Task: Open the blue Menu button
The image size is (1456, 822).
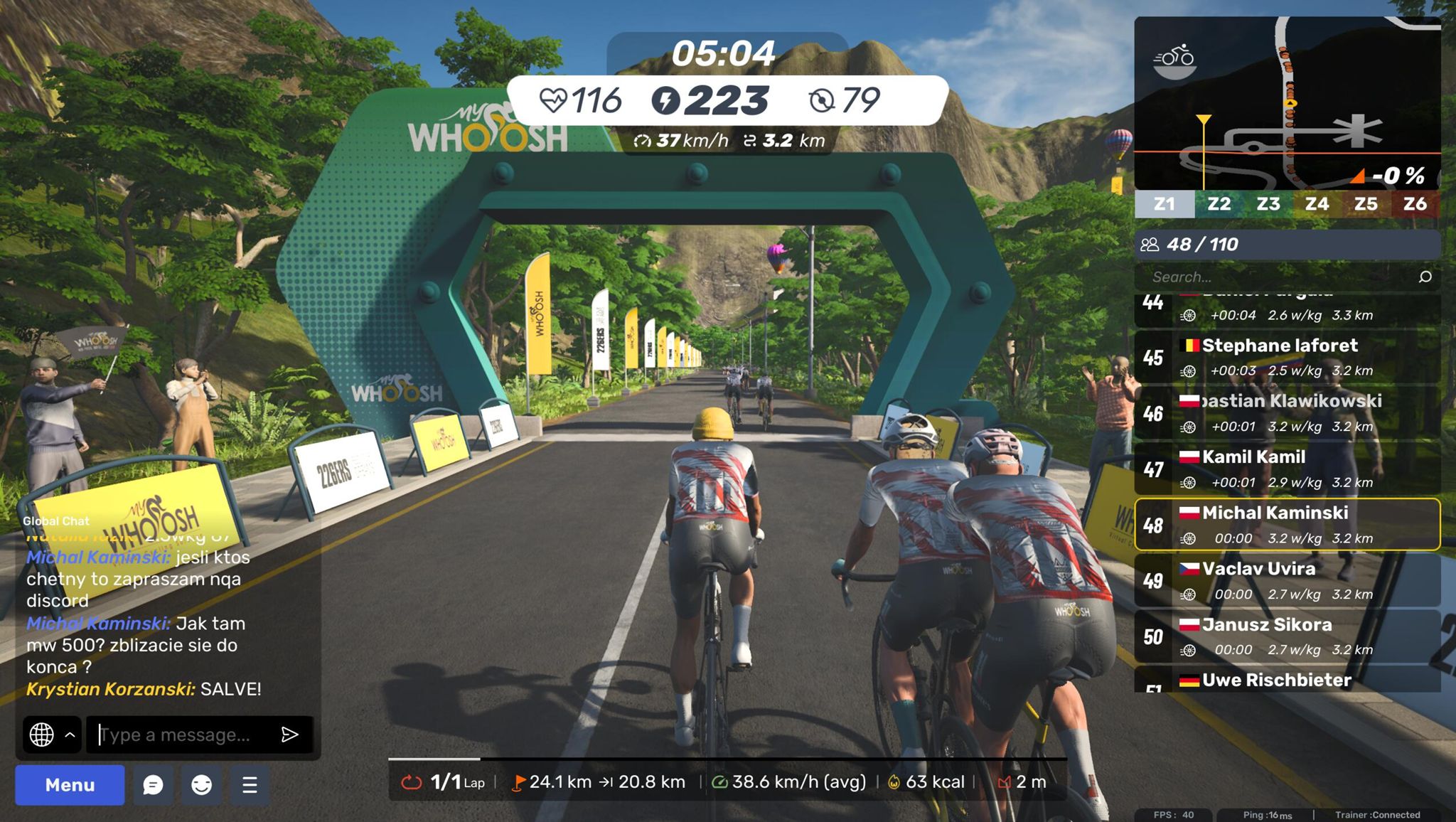Action: pos(70,785)
